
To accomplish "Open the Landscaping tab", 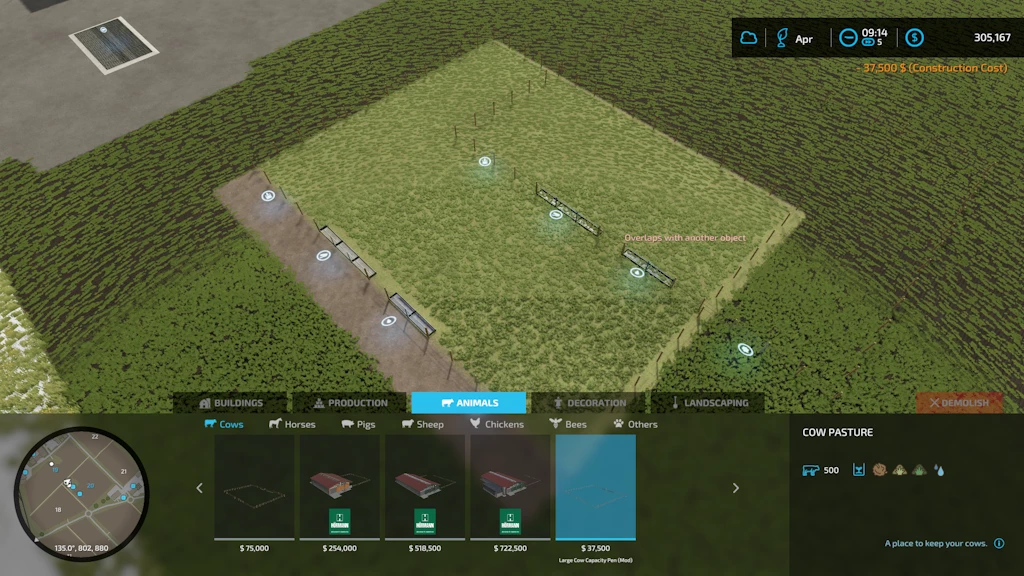I will (708, 403).
